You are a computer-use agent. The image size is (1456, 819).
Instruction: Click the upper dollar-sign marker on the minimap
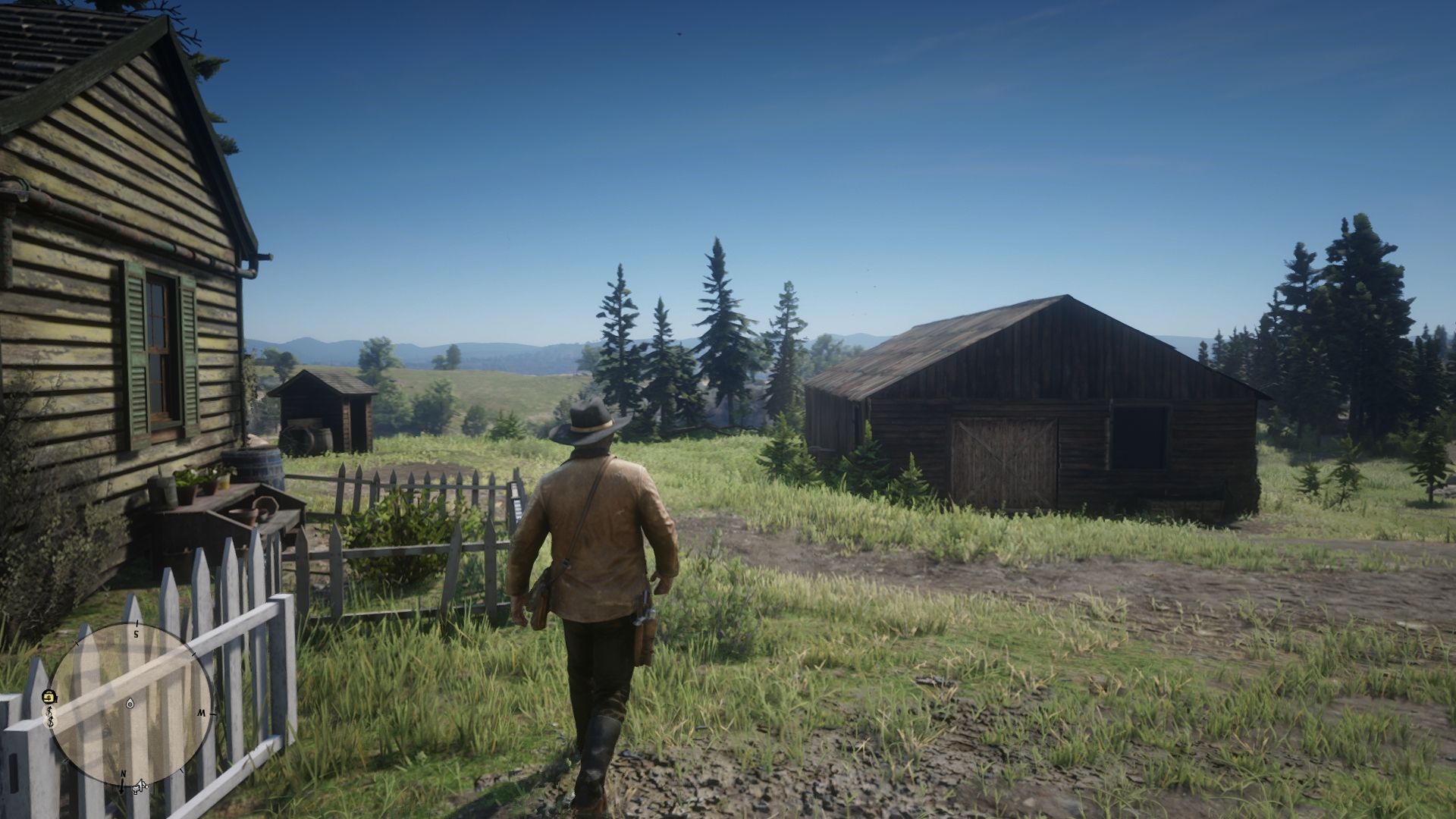pos(49,712)
